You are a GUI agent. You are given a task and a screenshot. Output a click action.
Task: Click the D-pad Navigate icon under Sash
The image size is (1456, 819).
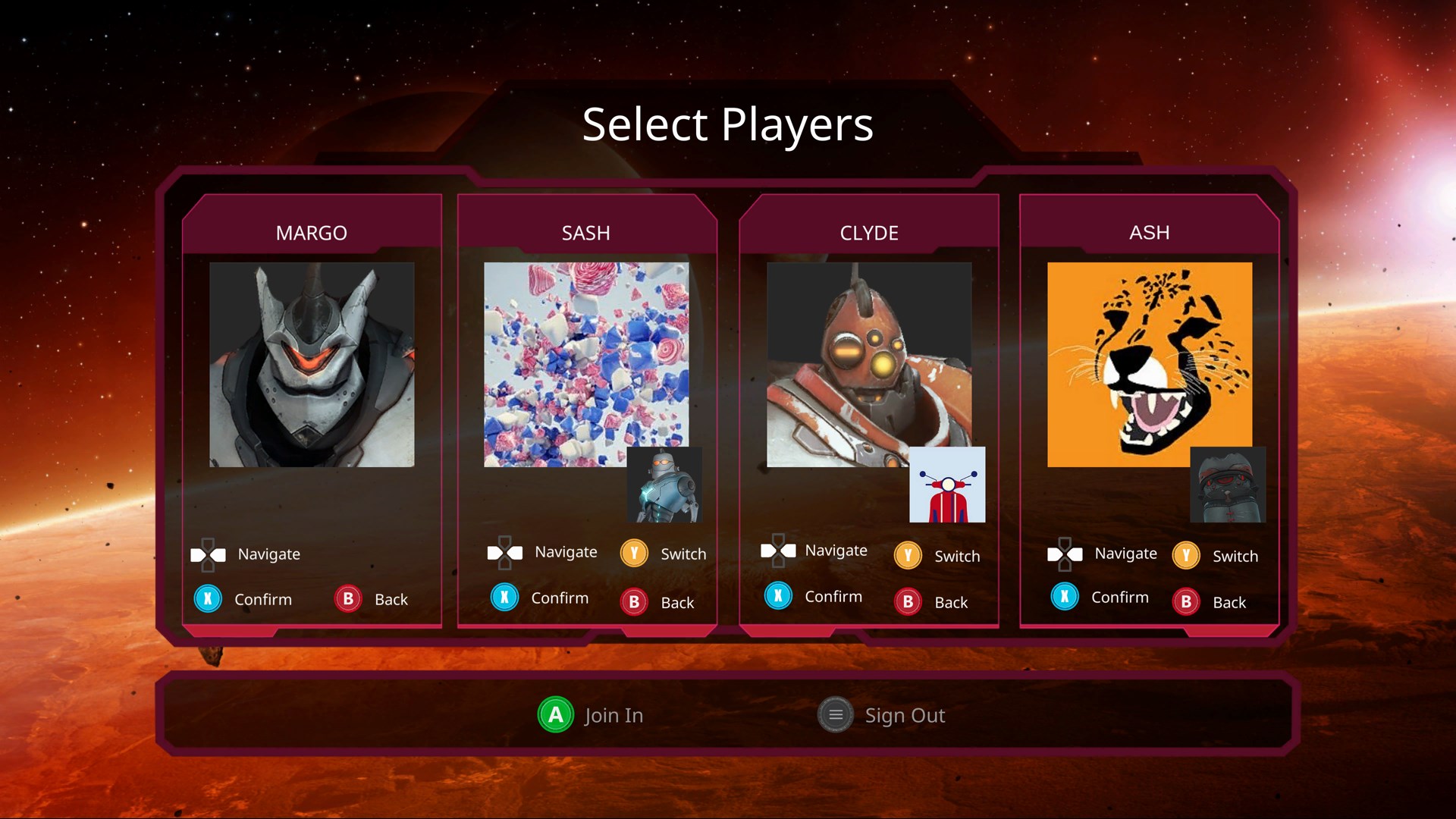pos(506,552)
